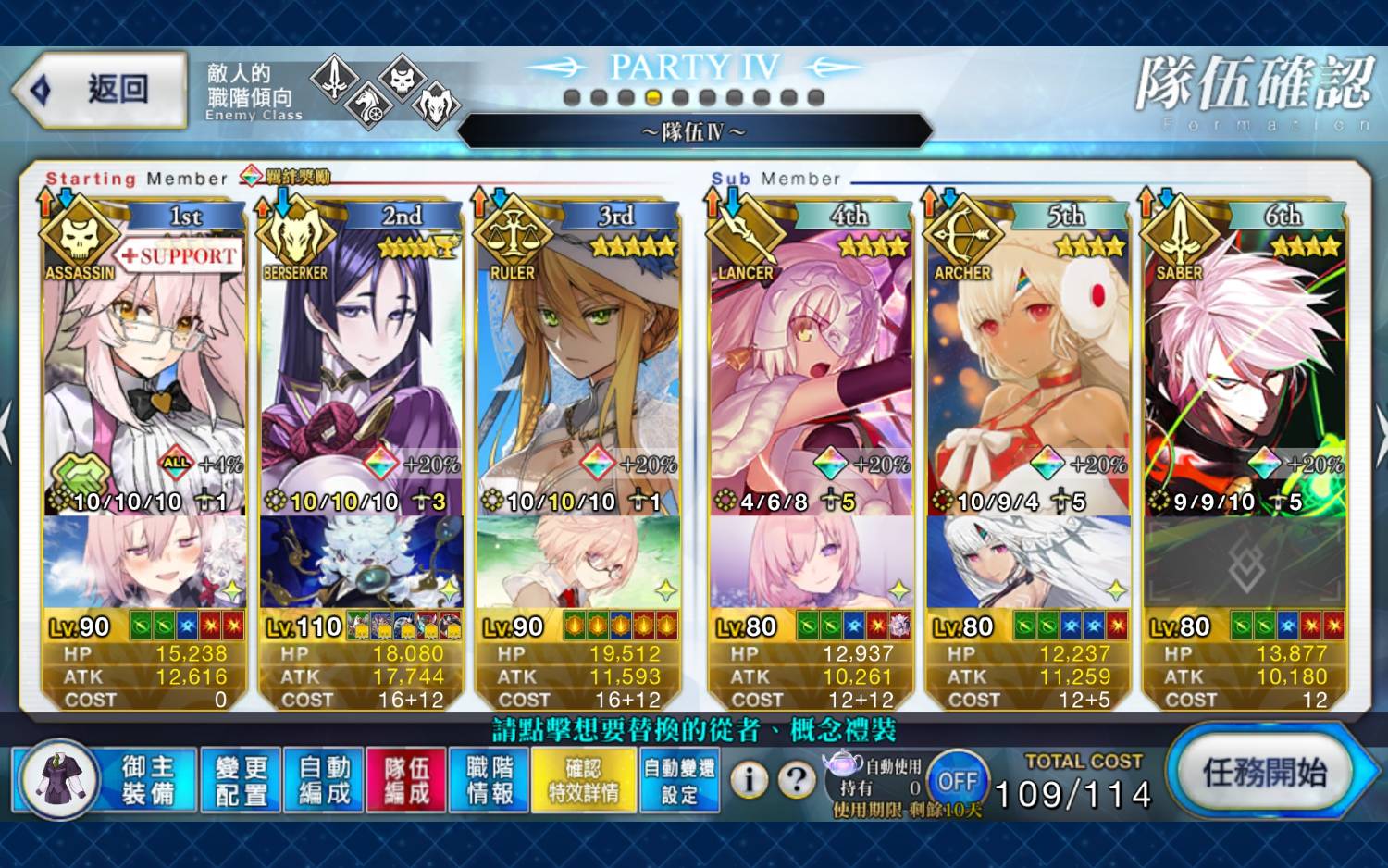
Task: Select the 5th Archer sub member card
Action: (x=1028, y=370)
